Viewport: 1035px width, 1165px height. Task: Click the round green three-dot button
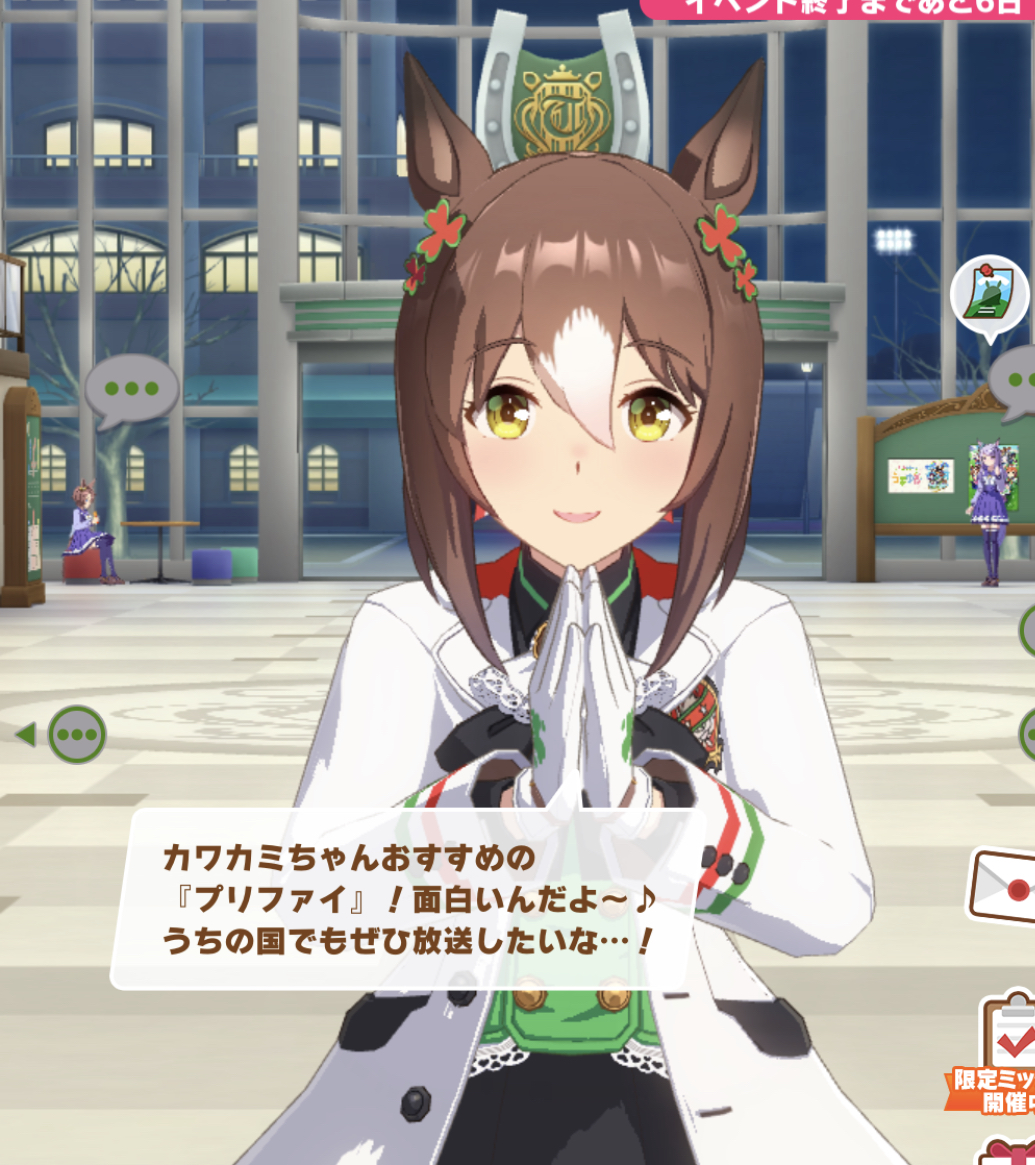(x=77, y=735)
